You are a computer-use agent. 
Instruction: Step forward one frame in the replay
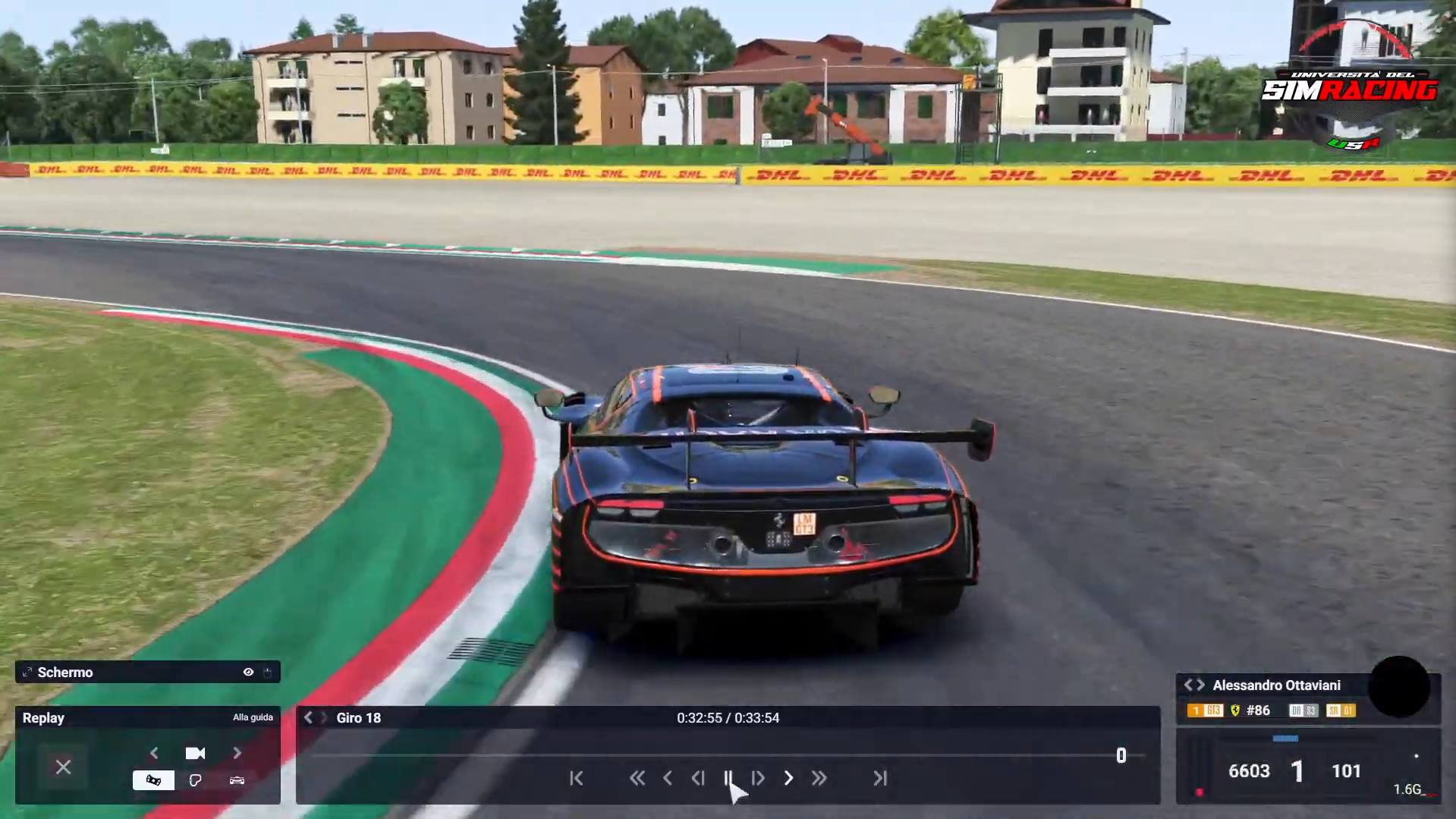point(758,778)
